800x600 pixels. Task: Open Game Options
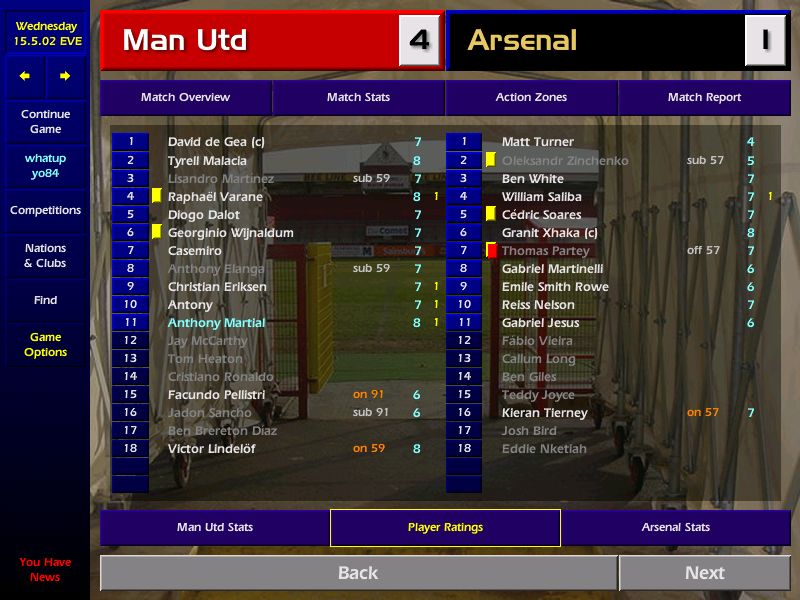click(45, 345)
